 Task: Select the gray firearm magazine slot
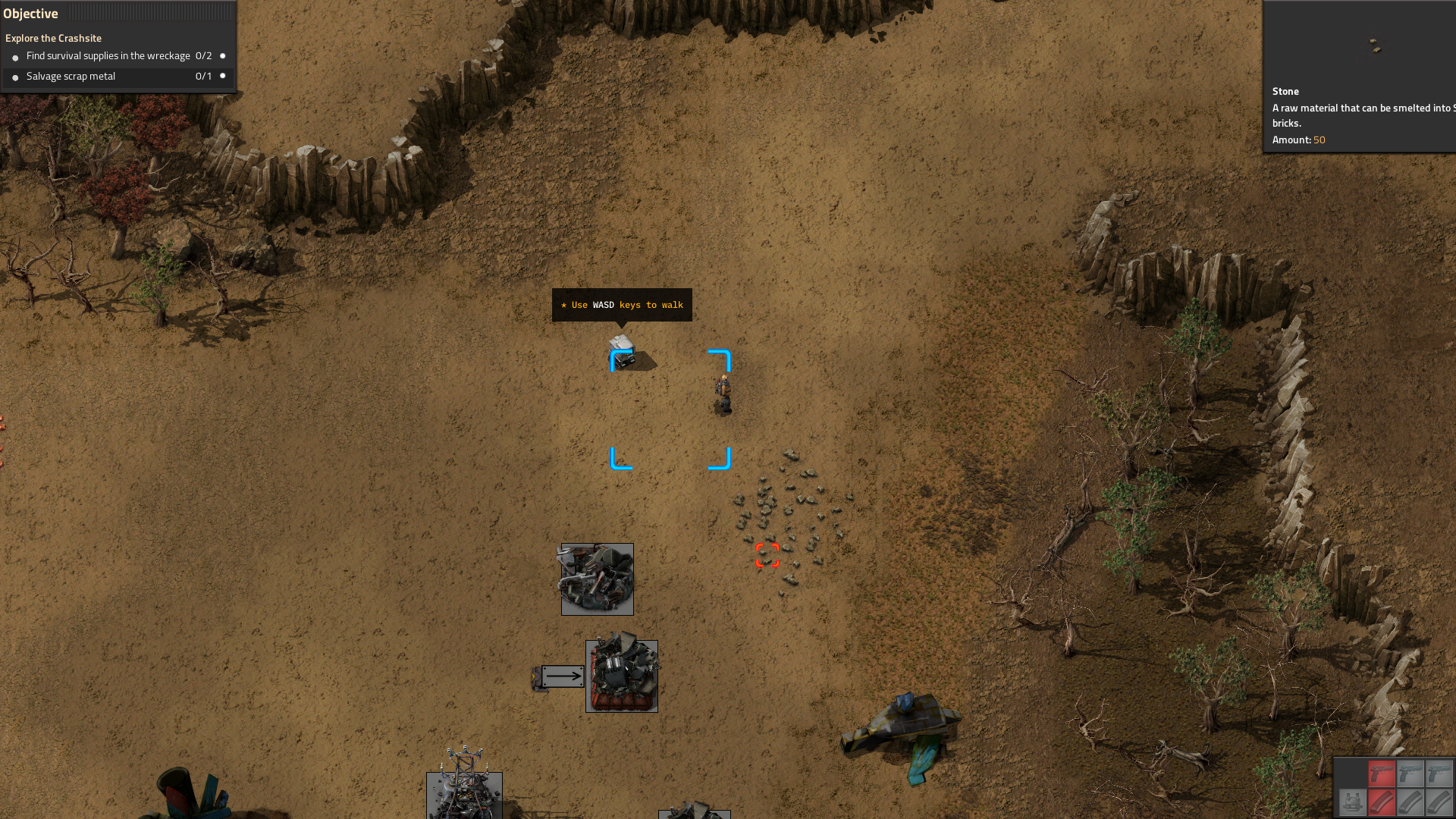(x=1410, y=802)
